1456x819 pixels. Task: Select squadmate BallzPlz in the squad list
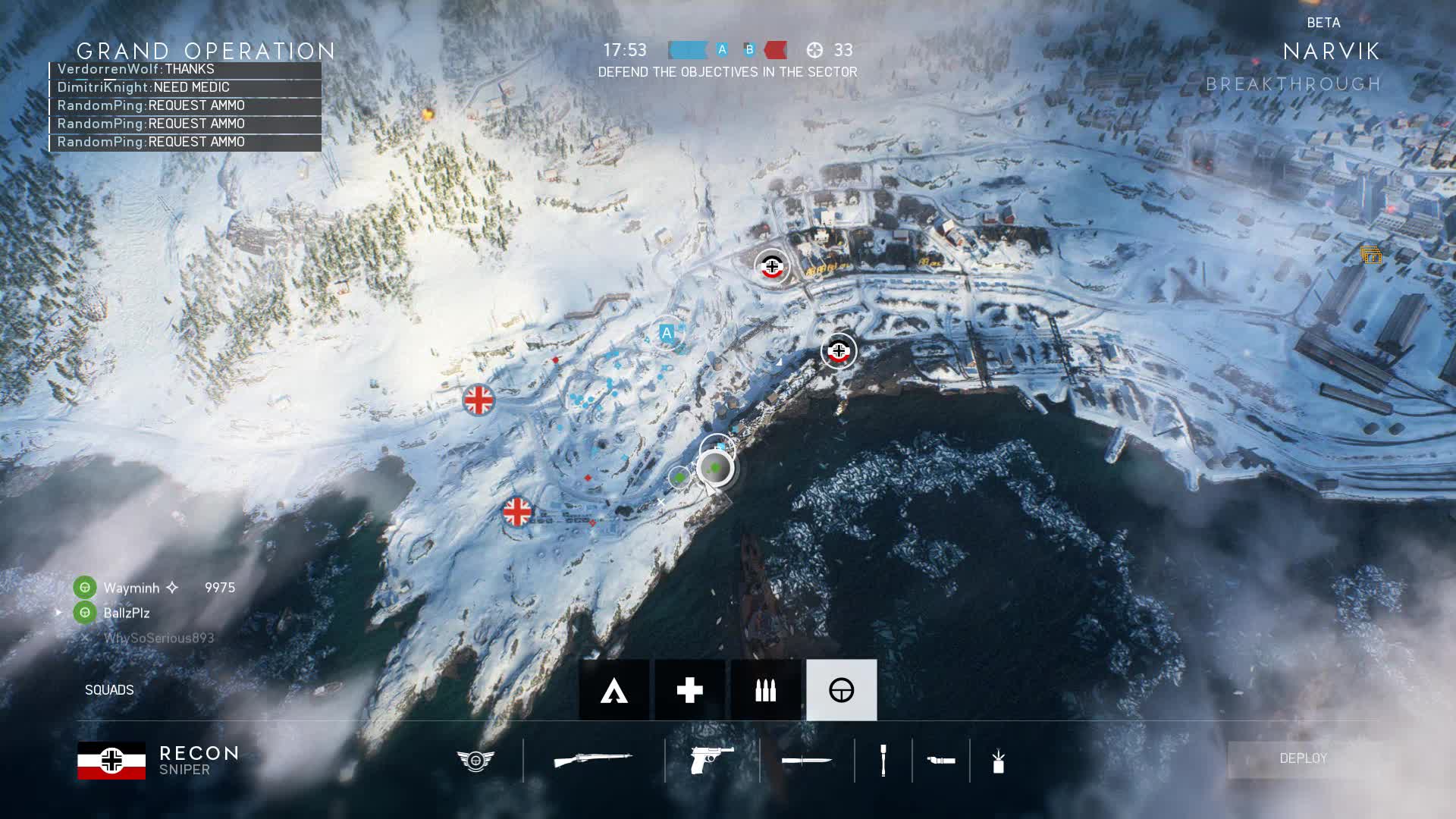[x=126, y=613]
